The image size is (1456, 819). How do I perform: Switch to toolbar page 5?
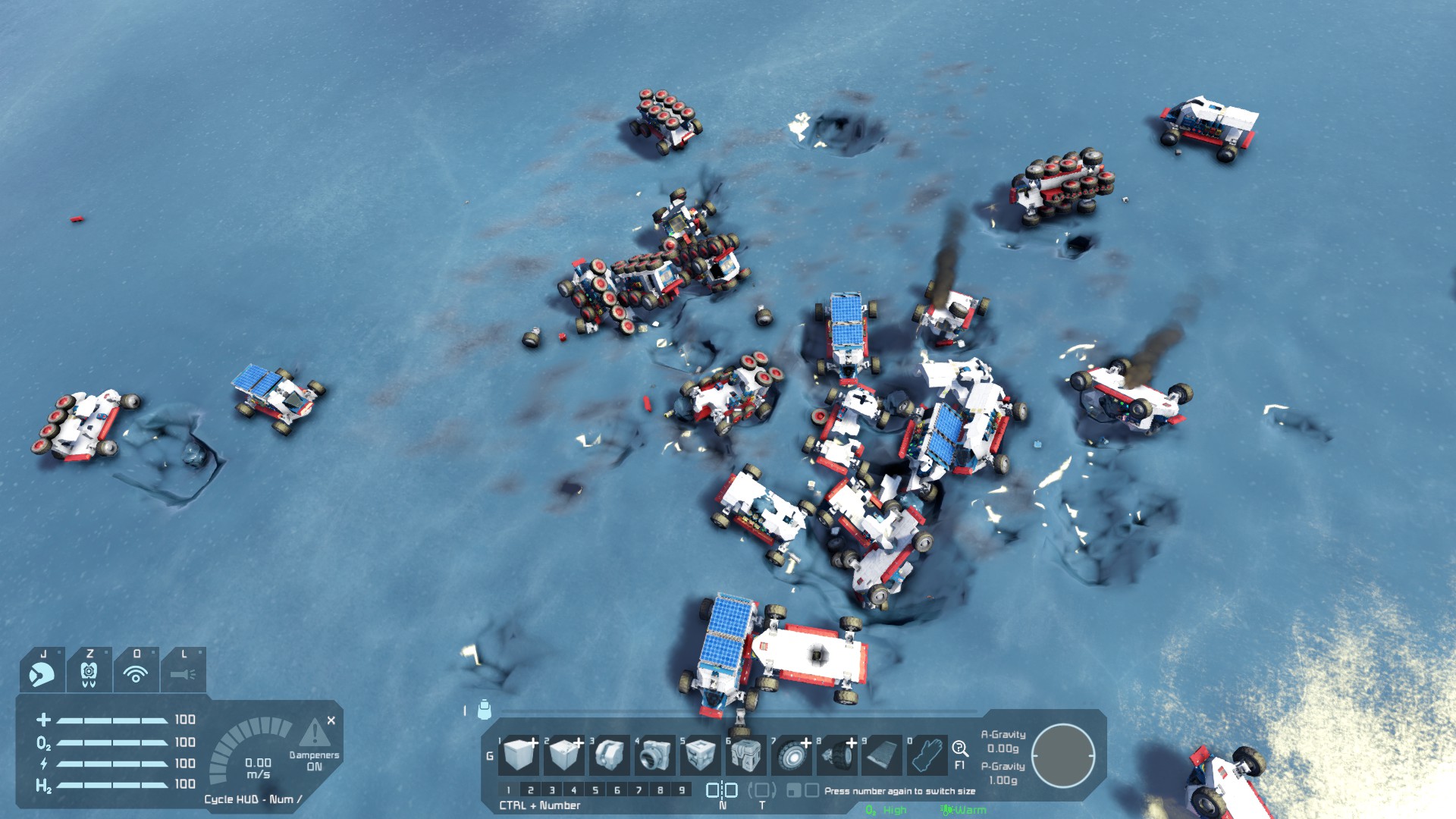pos(595,790)
